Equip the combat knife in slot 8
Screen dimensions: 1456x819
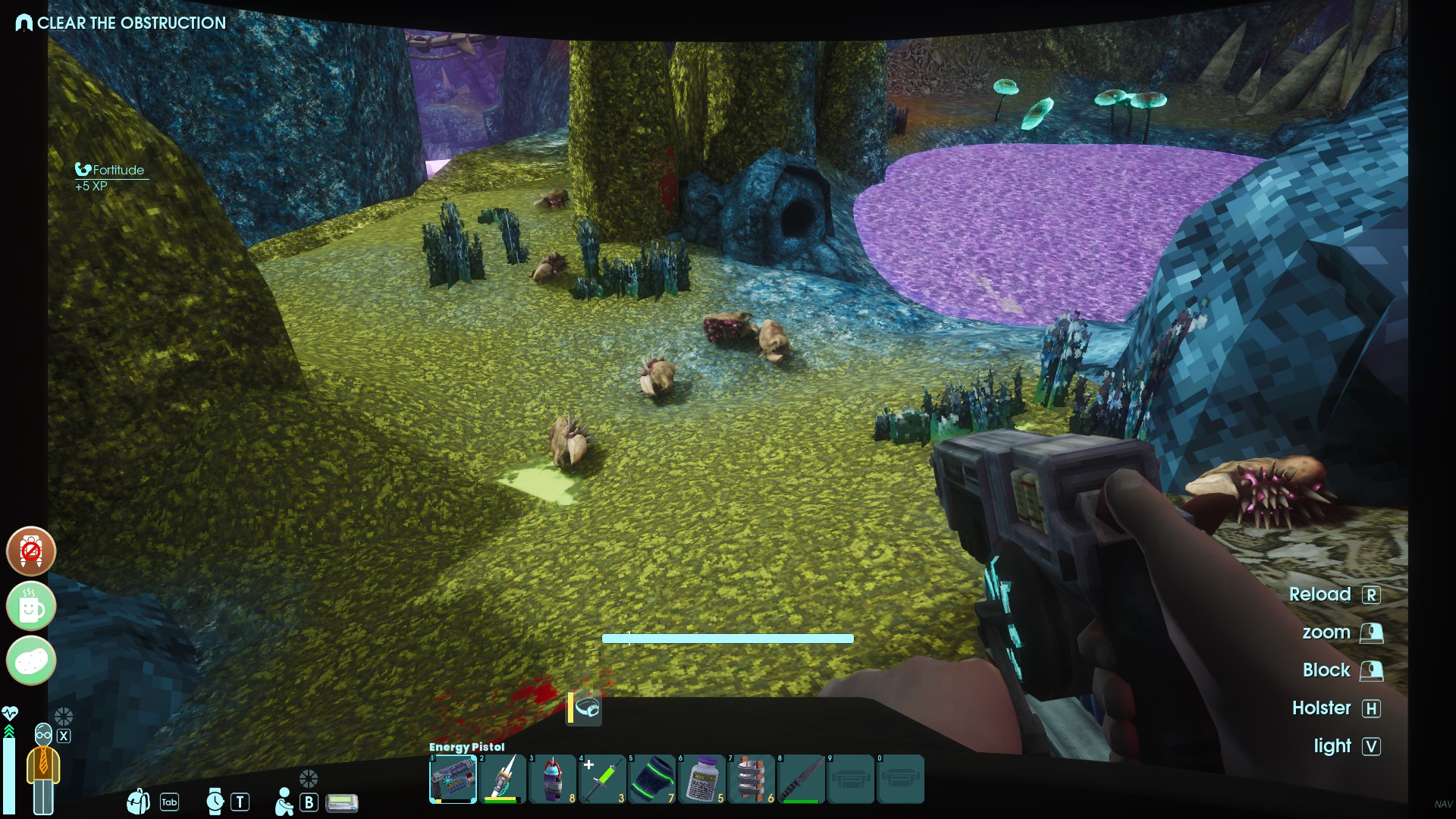pos(802,779)
